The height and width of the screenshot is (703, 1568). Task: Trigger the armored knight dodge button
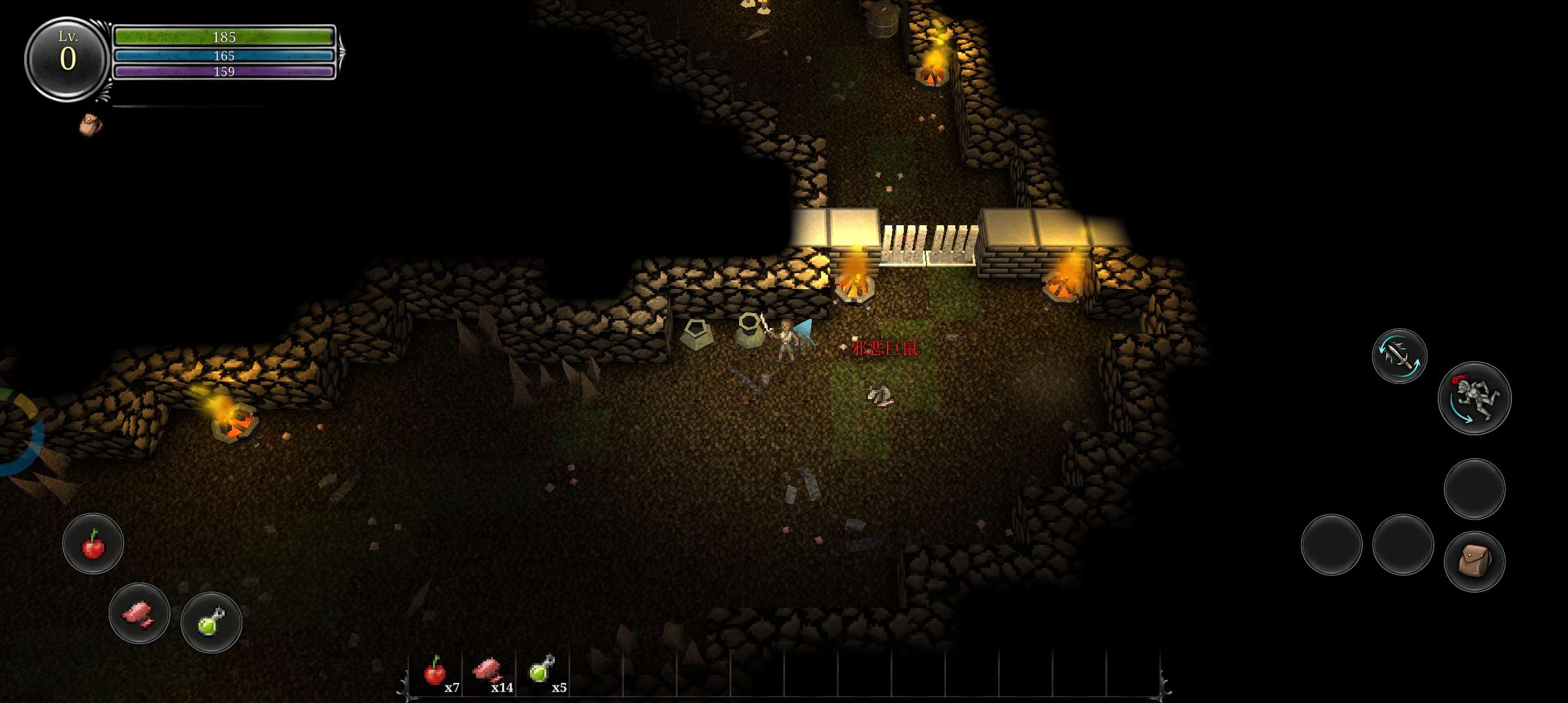coord(1474,398)
